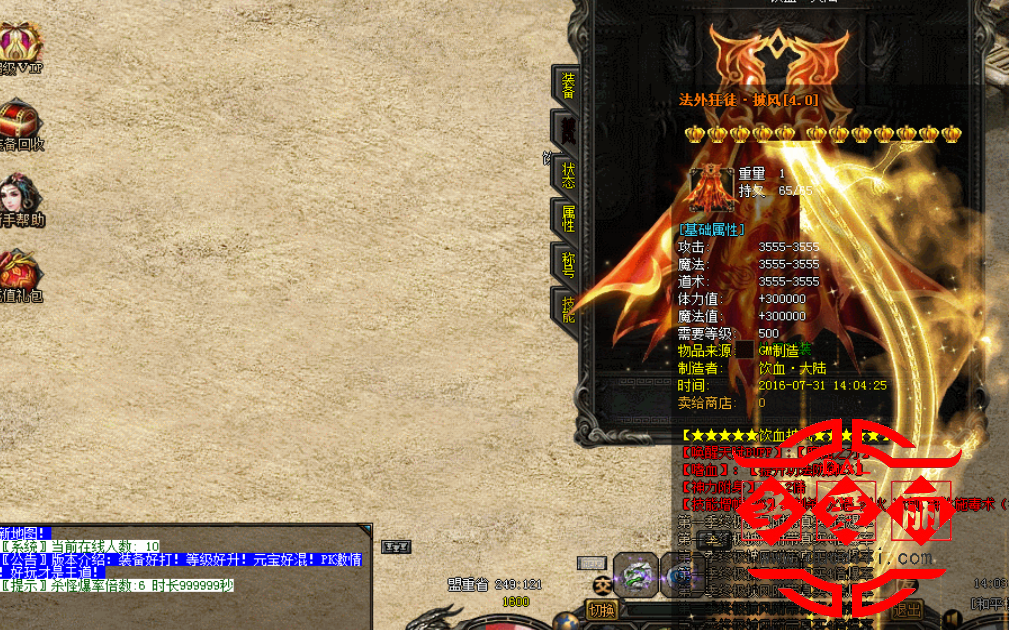
Task: Switch to the 技能 skills tab
Action: click(x=568, y=309)
